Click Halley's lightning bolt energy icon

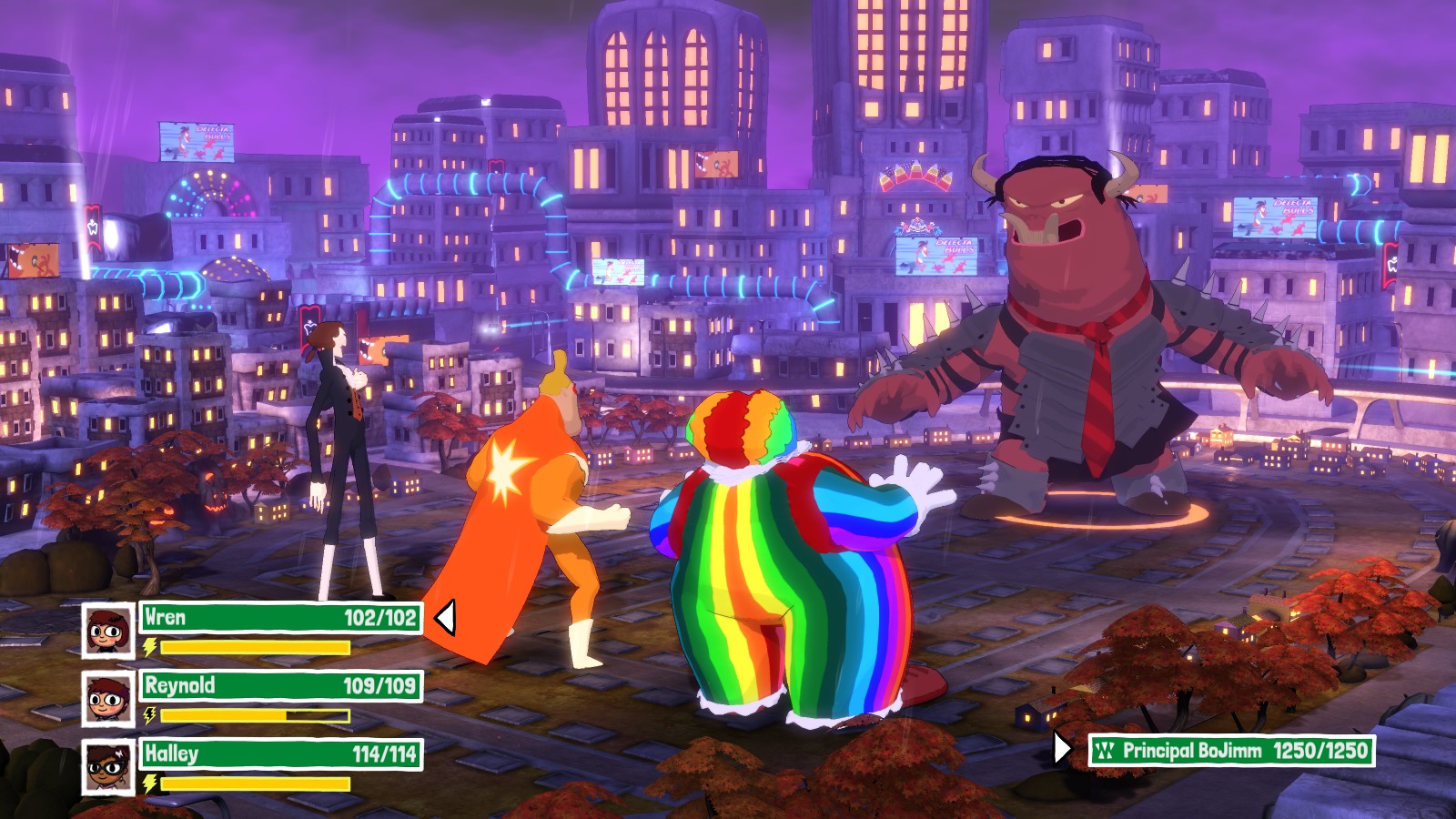149,784
